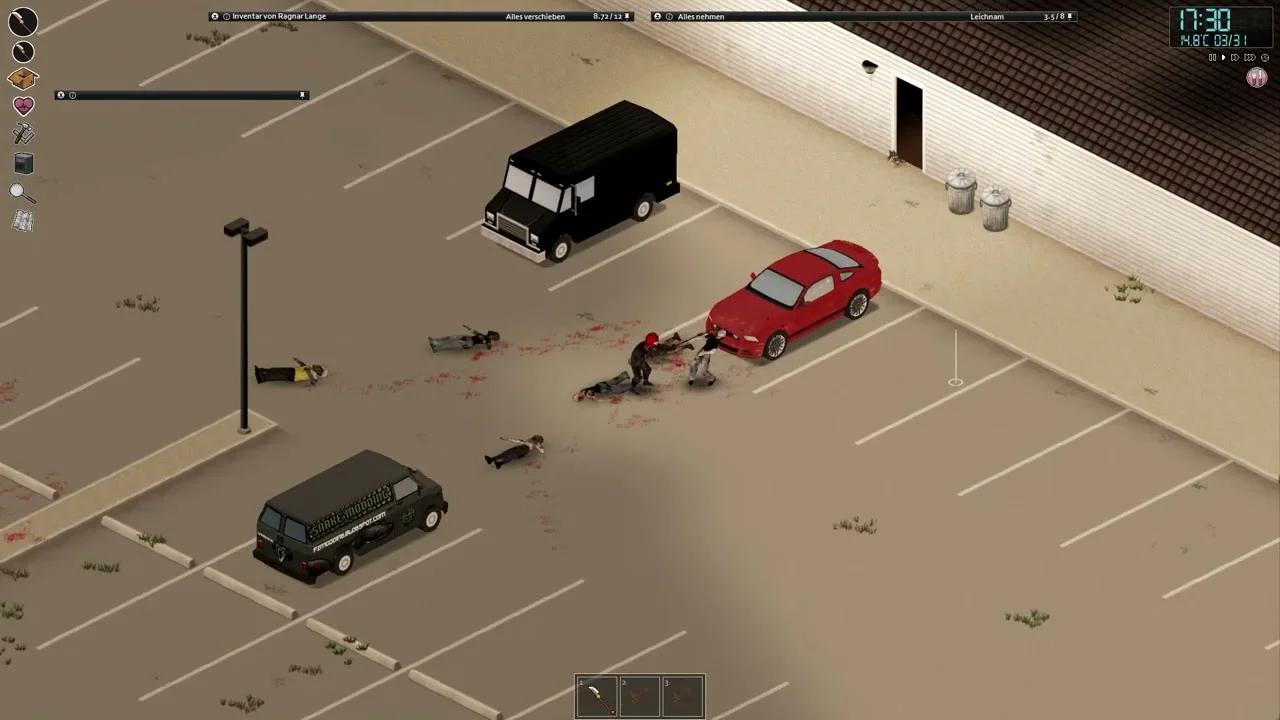Collapse the Ragnar Lange inventory panel
The image size is (1280, 720).
(x=213, y=16)
